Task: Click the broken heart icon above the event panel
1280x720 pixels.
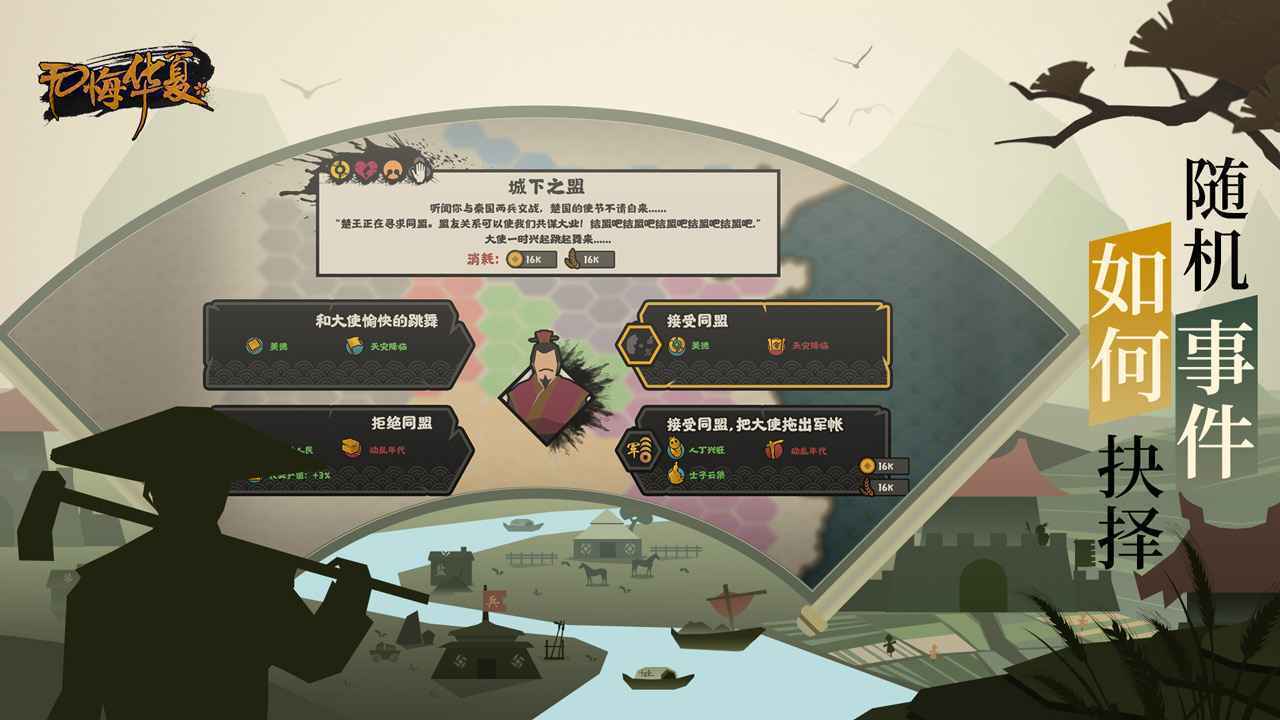Action: point(363,171)
